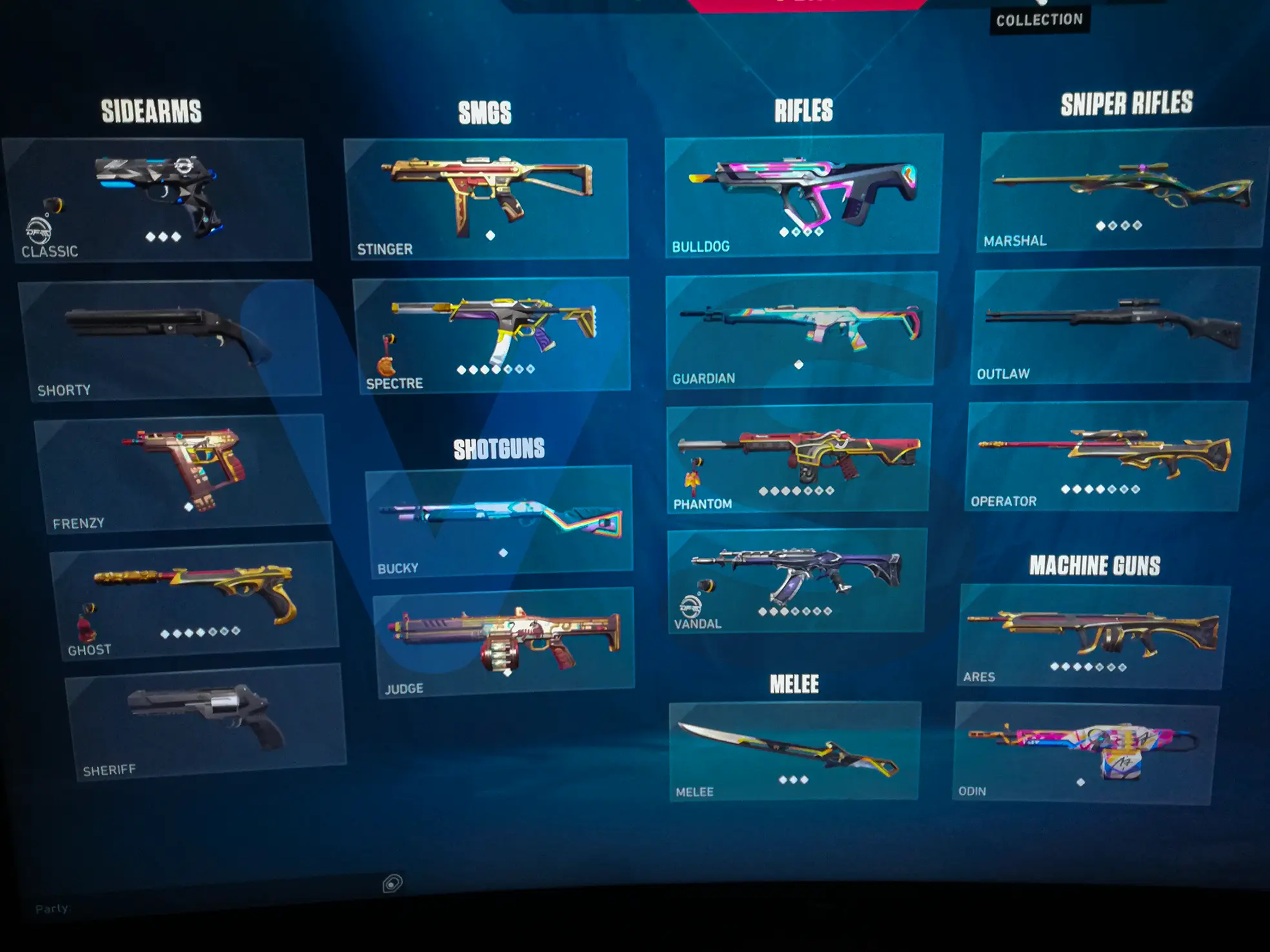The image size is (1270, 952).
Task: Open the Phantom rifle slot
Action: (798, 458)
